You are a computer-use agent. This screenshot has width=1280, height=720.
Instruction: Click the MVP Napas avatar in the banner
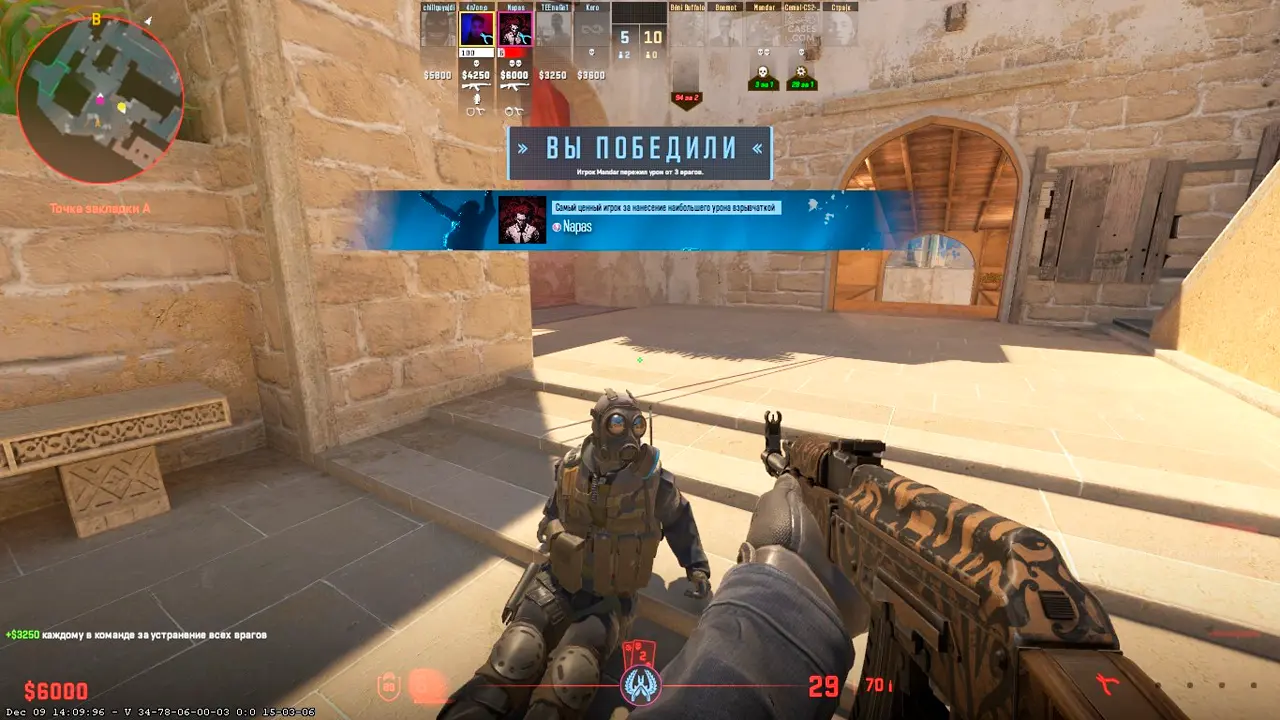(522, 220)
